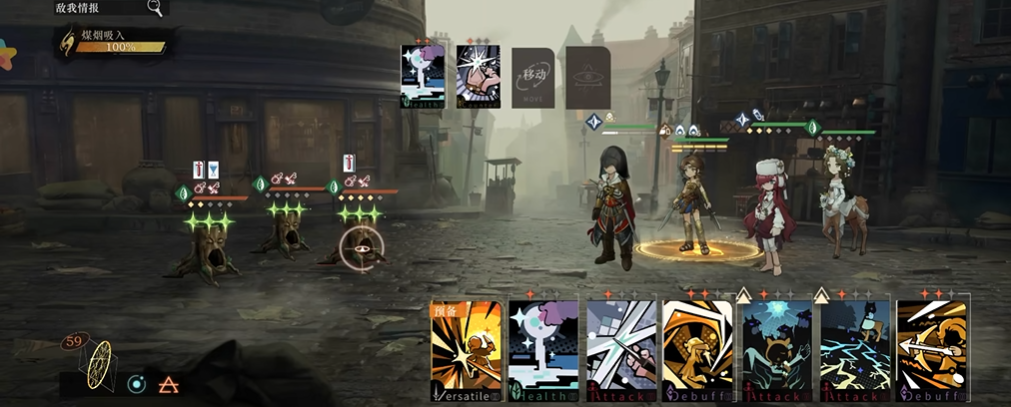Select the empty eye-symbol action slot

588,76
